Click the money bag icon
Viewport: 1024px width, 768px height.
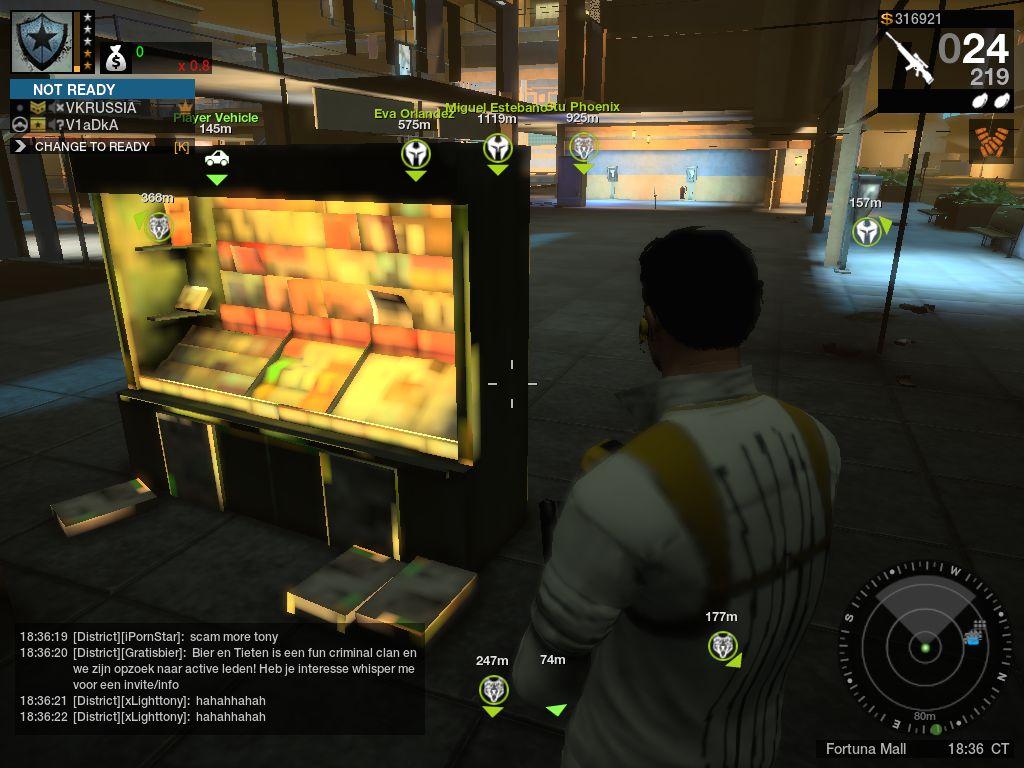116,59
